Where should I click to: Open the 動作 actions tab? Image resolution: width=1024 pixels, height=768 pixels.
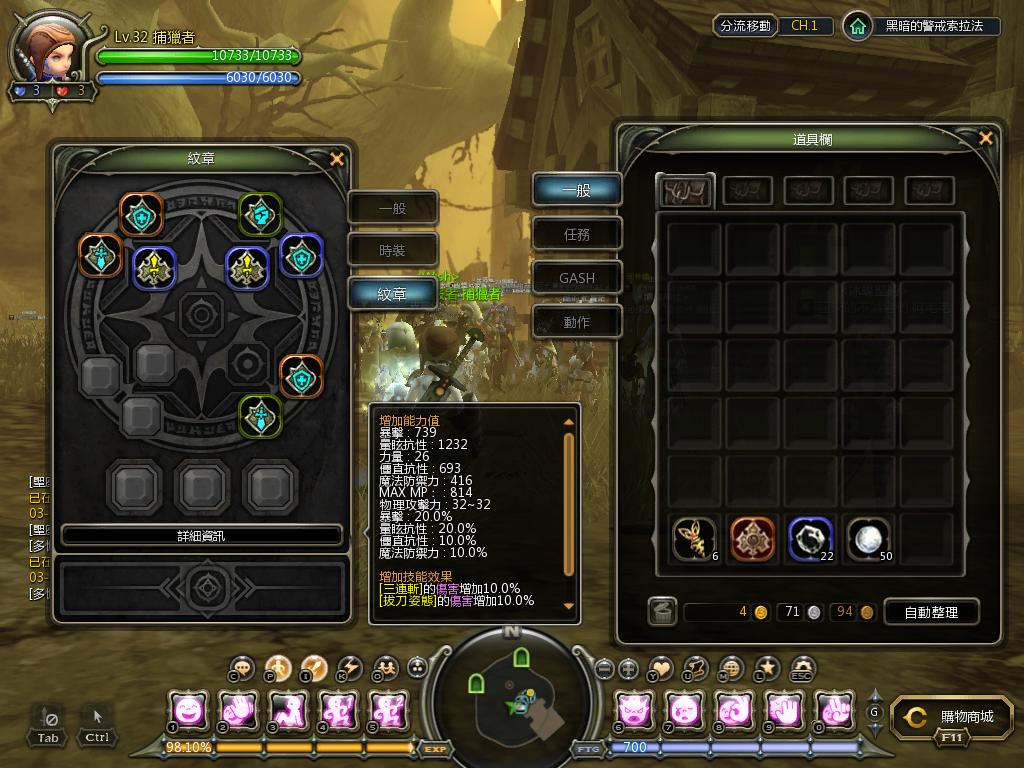[x=576, y=322]
